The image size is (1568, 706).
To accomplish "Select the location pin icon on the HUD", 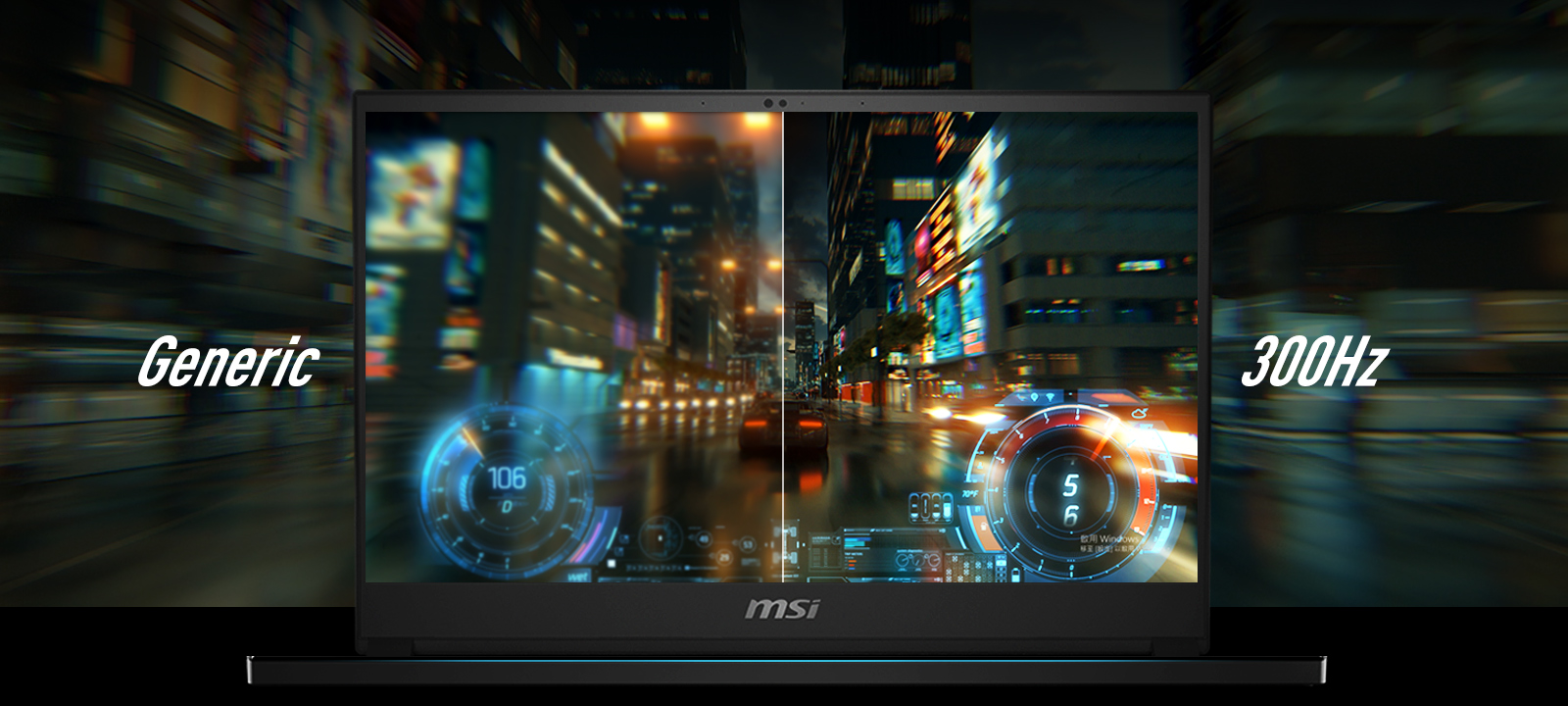I will point(1036,397).
